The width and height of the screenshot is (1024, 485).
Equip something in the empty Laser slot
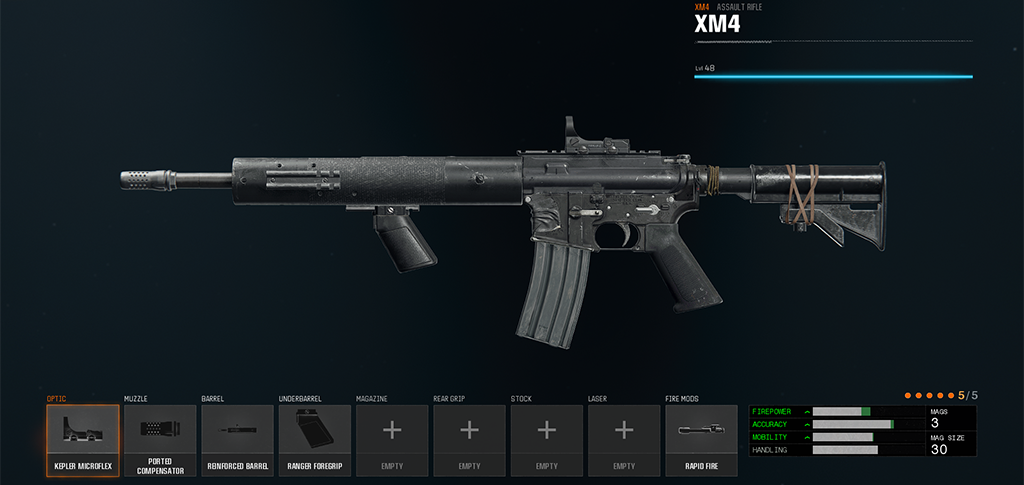click(624, 440)
